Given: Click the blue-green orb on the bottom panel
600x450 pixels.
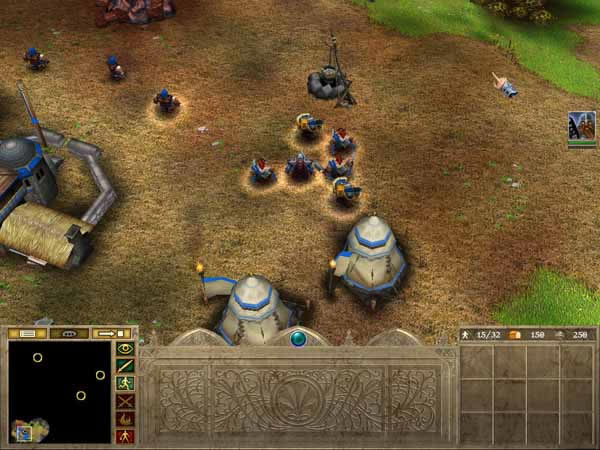Looking at the screenshot, I should point(298,339).
